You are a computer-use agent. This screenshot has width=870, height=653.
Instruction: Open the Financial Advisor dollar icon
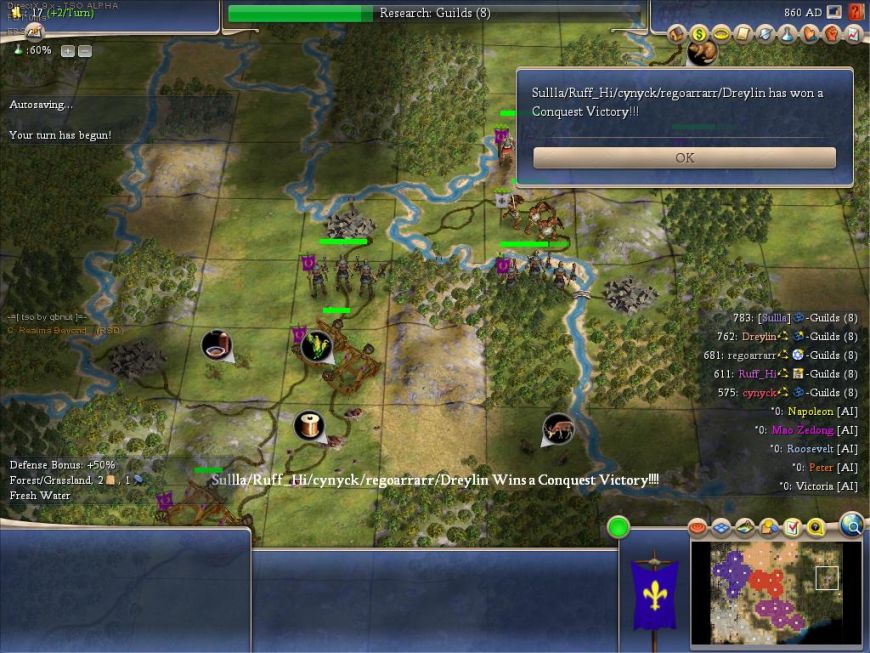[699, 34]
